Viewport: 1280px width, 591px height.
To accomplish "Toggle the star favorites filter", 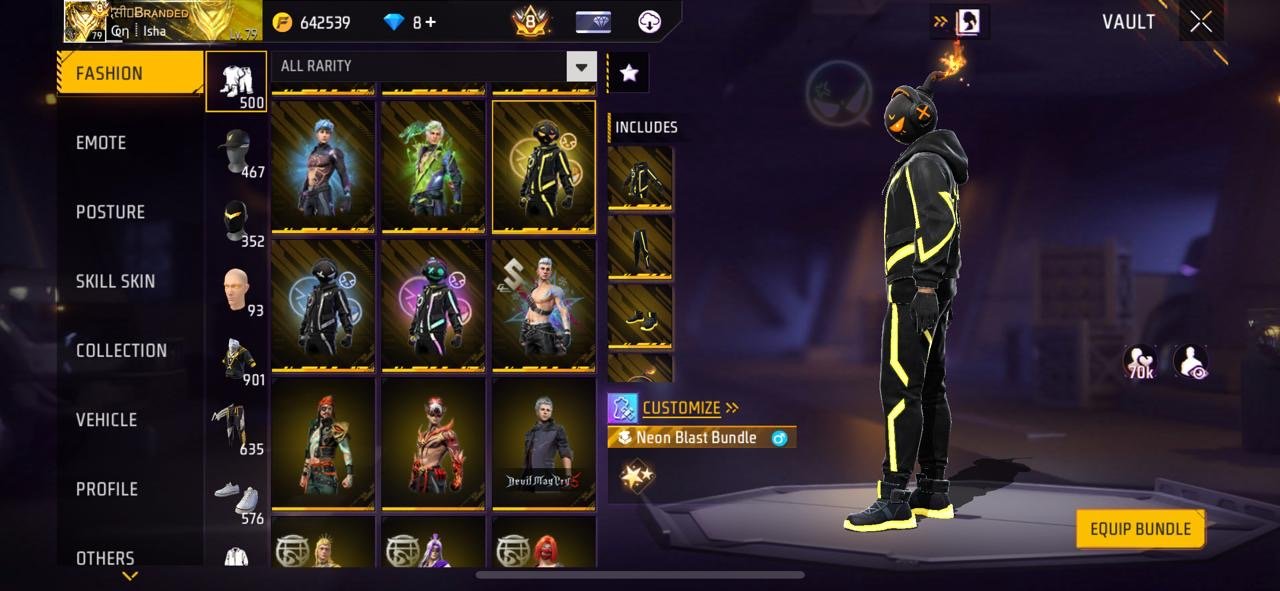I will [628, 72].
